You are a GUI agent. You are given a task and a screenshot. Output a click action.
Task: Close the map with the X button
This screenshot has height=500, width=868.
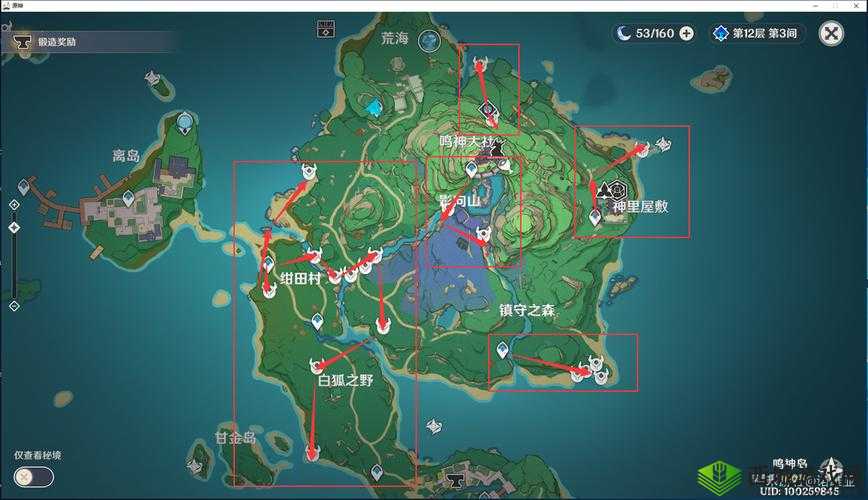[x=831, y=34]
